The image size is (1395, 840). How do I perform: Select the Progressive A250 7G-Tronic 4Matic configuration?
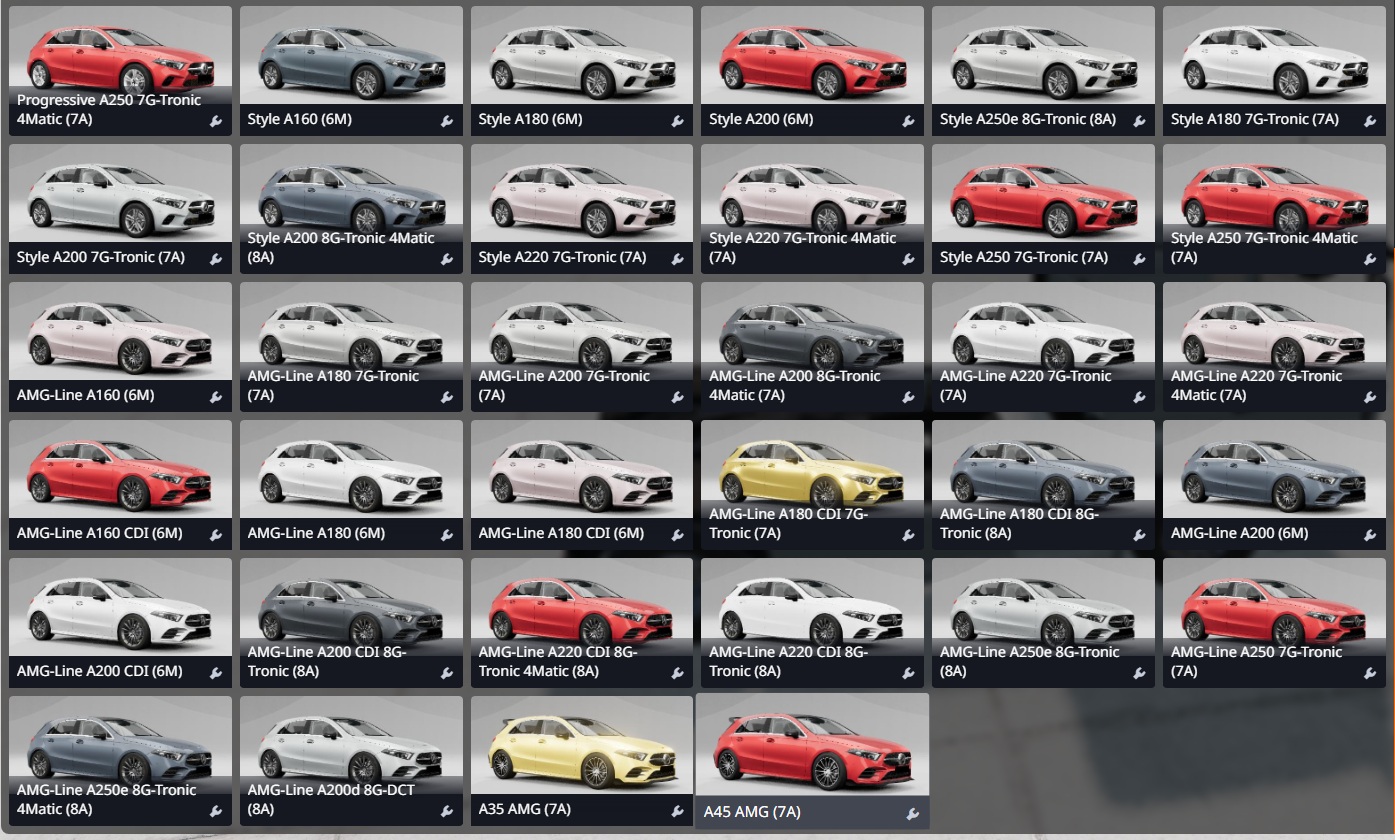point(120,60)
